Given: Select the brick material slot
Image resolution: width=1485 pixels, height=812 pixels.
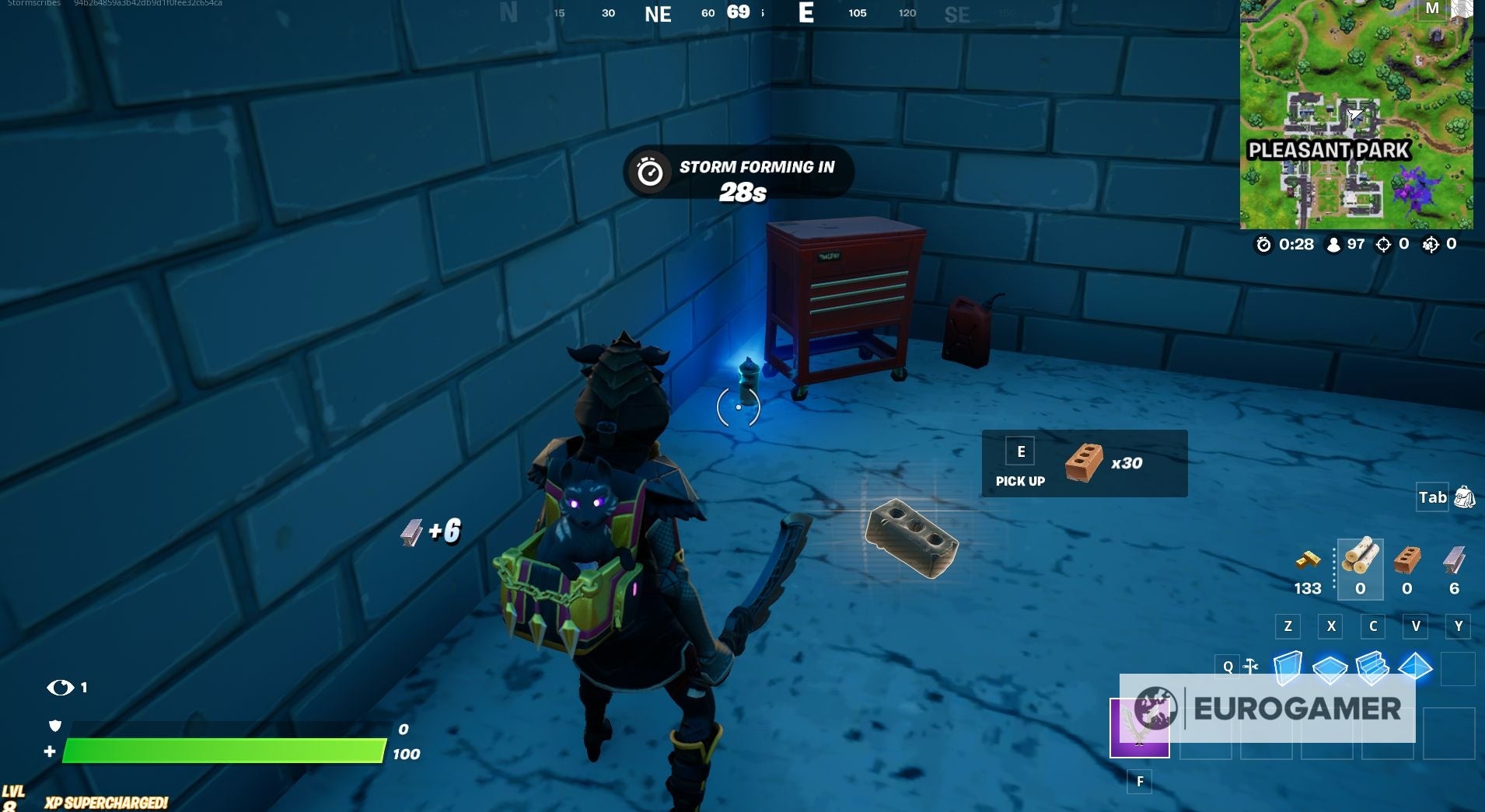Looking at the screenshot, I should pos(1407,568).
